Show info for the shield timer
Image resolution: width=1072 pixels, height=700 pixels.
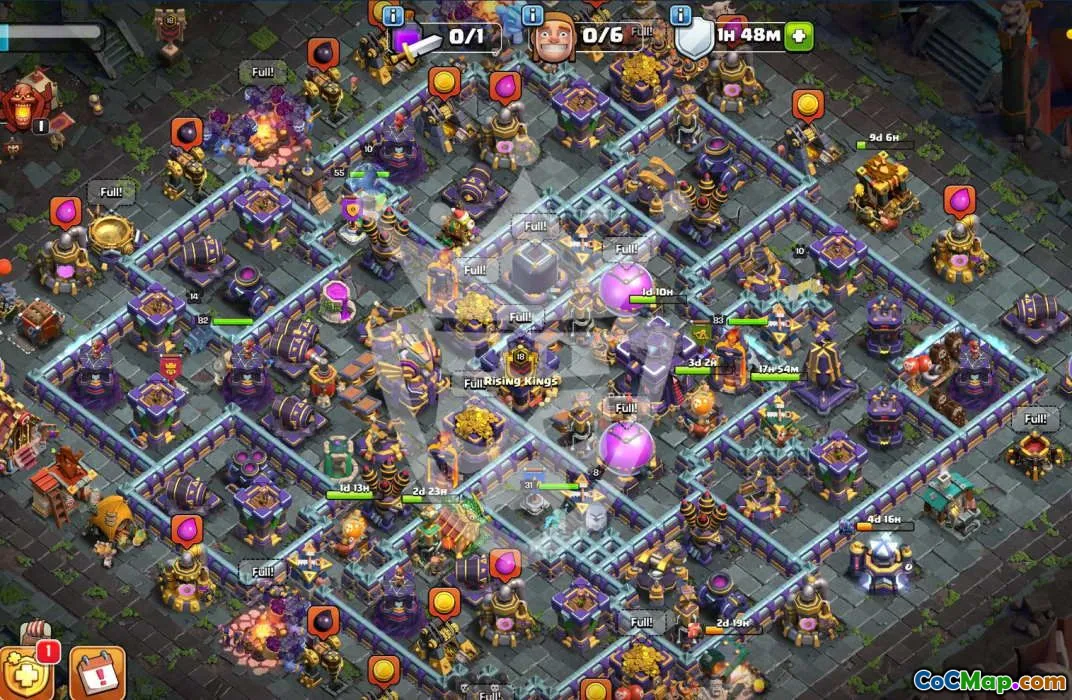coord(683,17)
